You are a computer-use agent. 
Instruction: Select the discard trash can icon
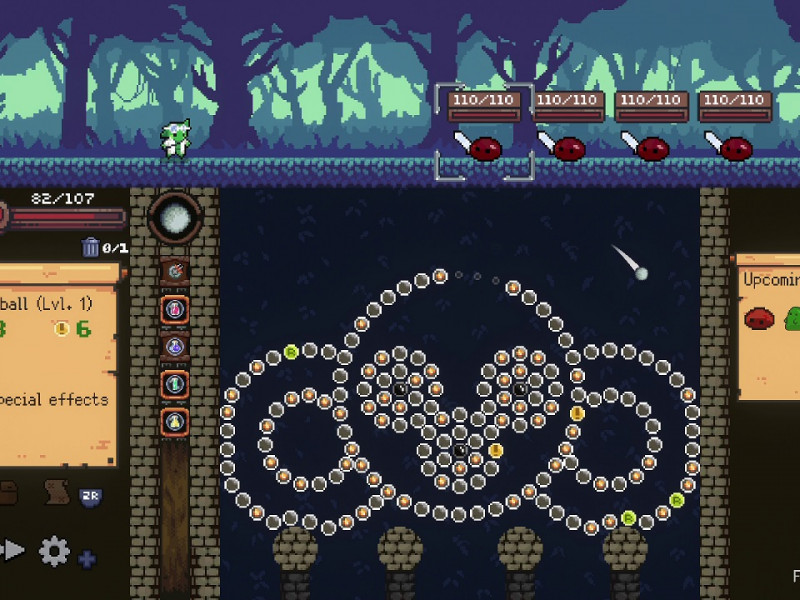tap(91, 247)
